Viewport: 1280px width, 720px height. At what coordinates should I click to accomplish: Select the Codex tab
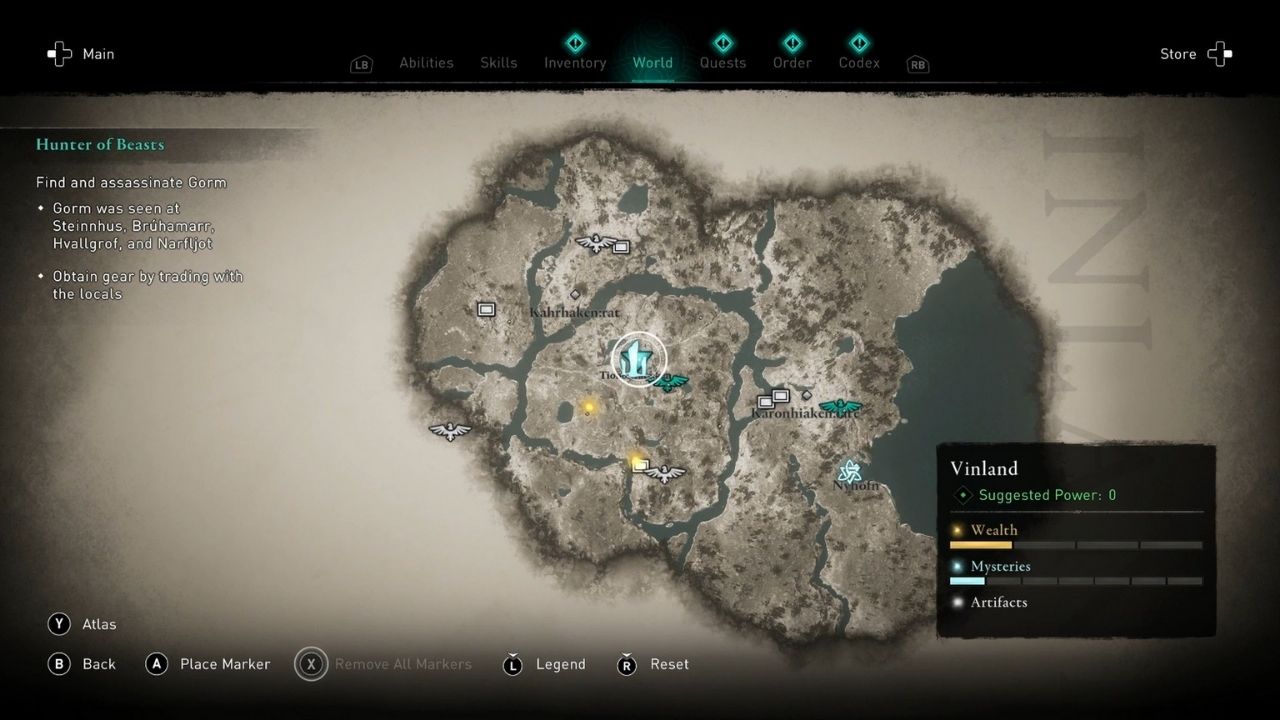coord(859,62)
